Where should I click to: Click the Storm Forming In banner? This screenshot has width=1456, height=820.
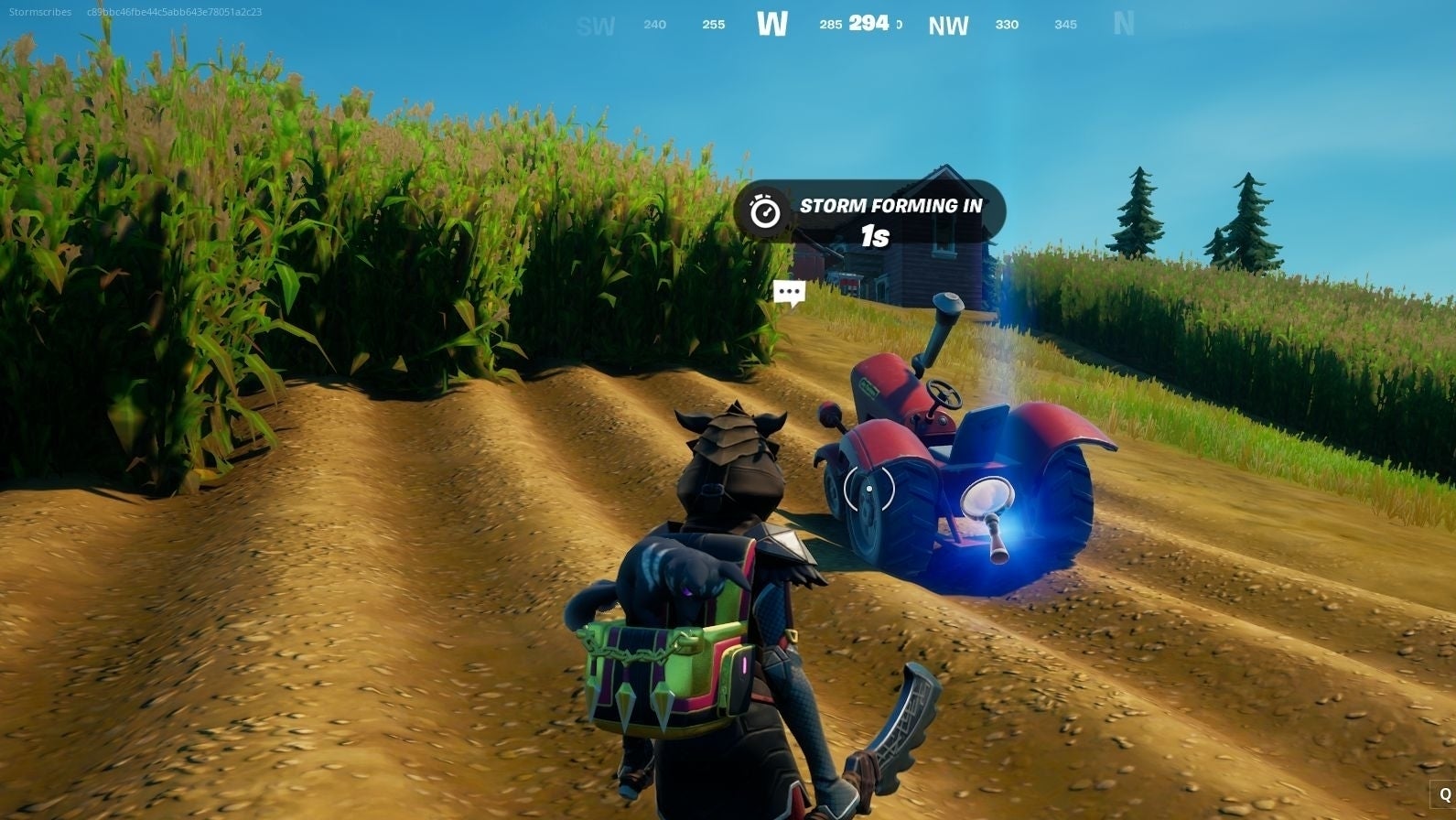point(892,206)
